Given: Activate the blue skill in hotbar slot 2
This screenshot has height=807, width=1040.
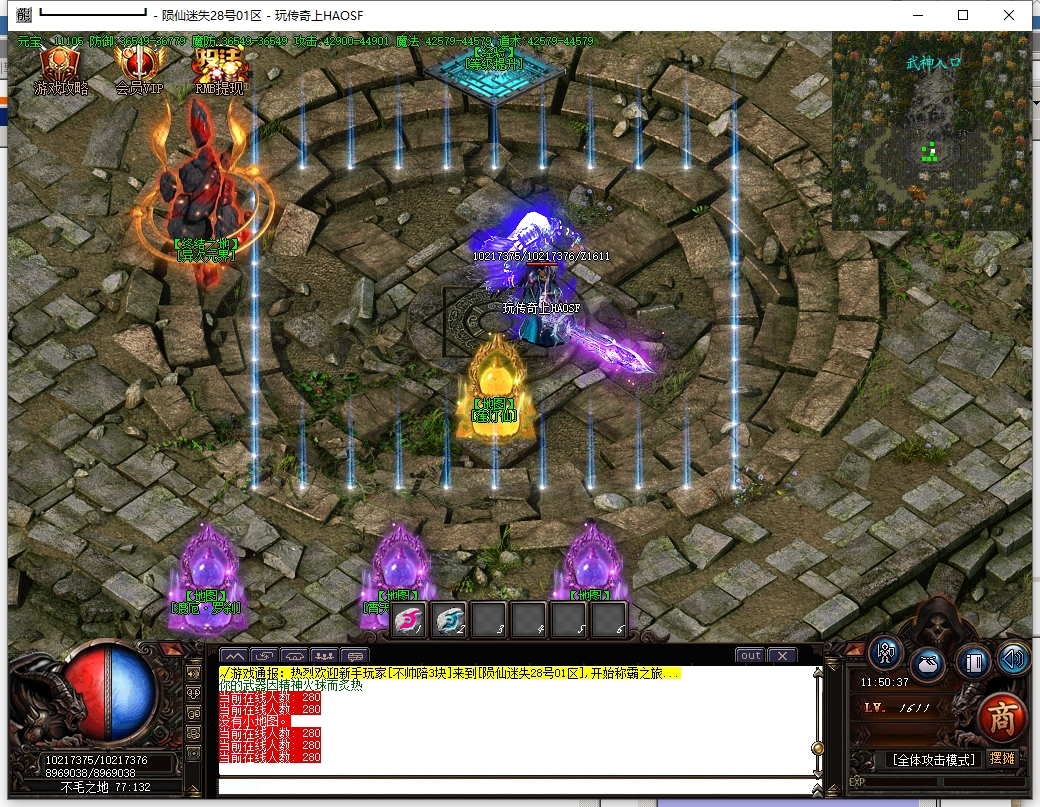Looking at the screenshot, I should click(449, 620).
